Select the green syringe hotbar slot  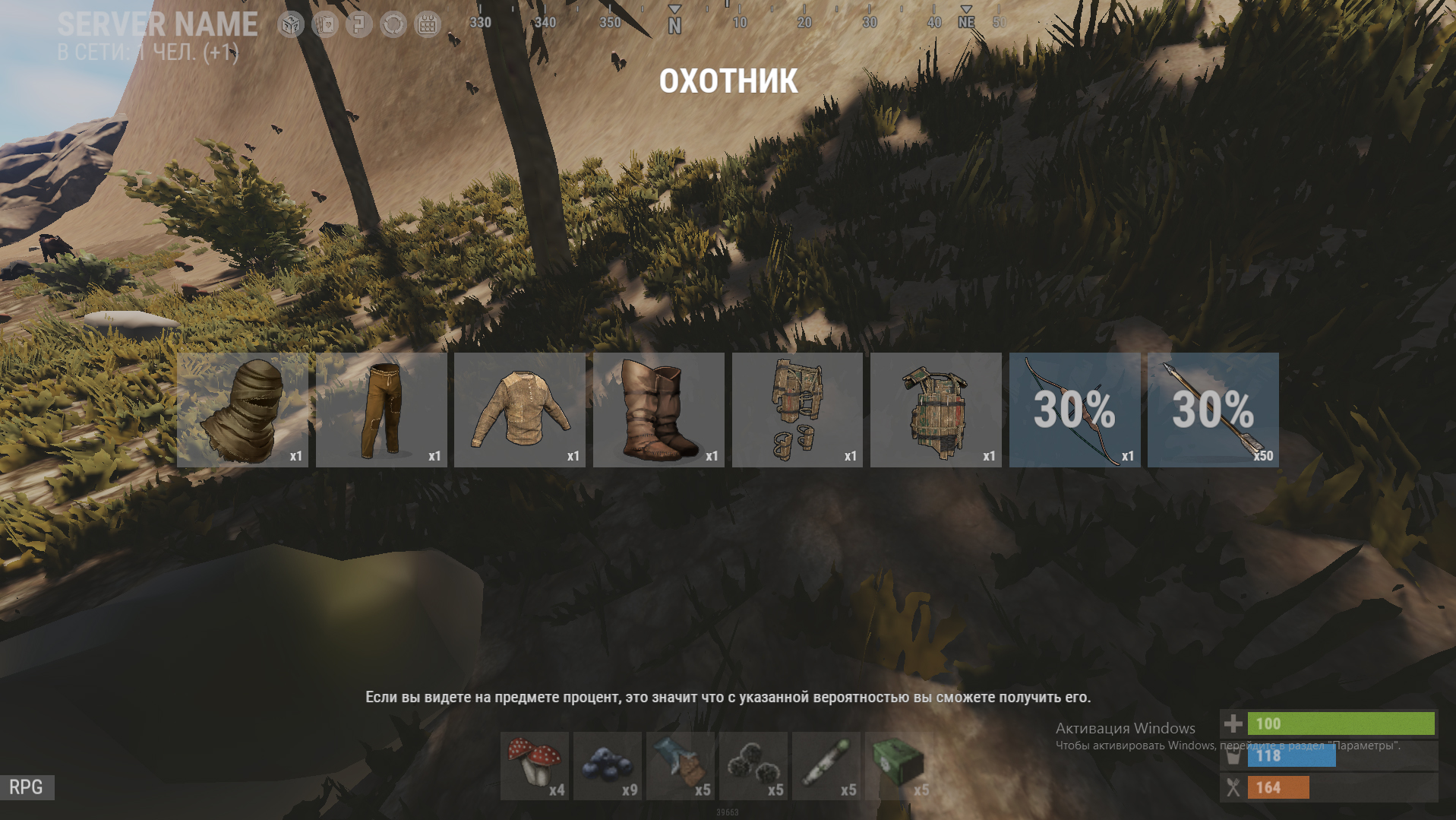(826, 765)
